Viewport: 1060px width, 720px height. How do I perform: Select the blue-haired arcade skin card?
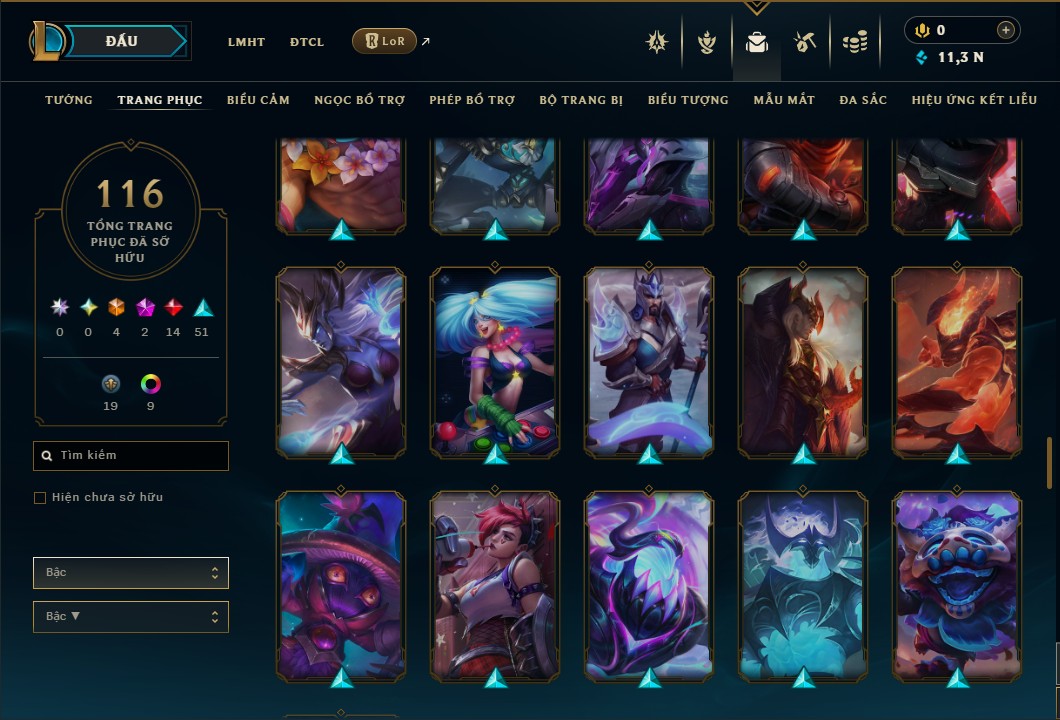(496, 360)
